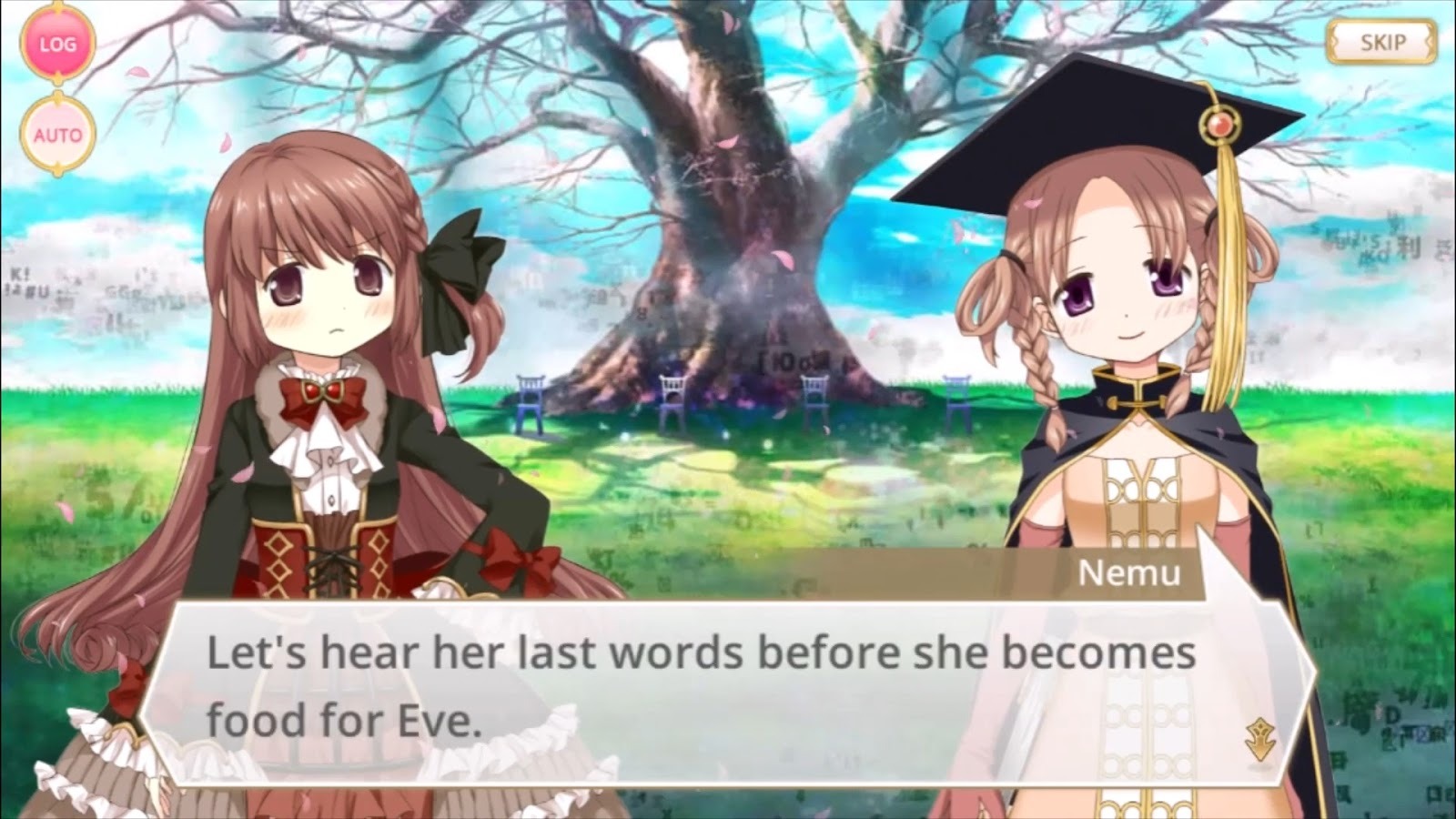Toggle AUTO dialogue advance

coord(57,136)
